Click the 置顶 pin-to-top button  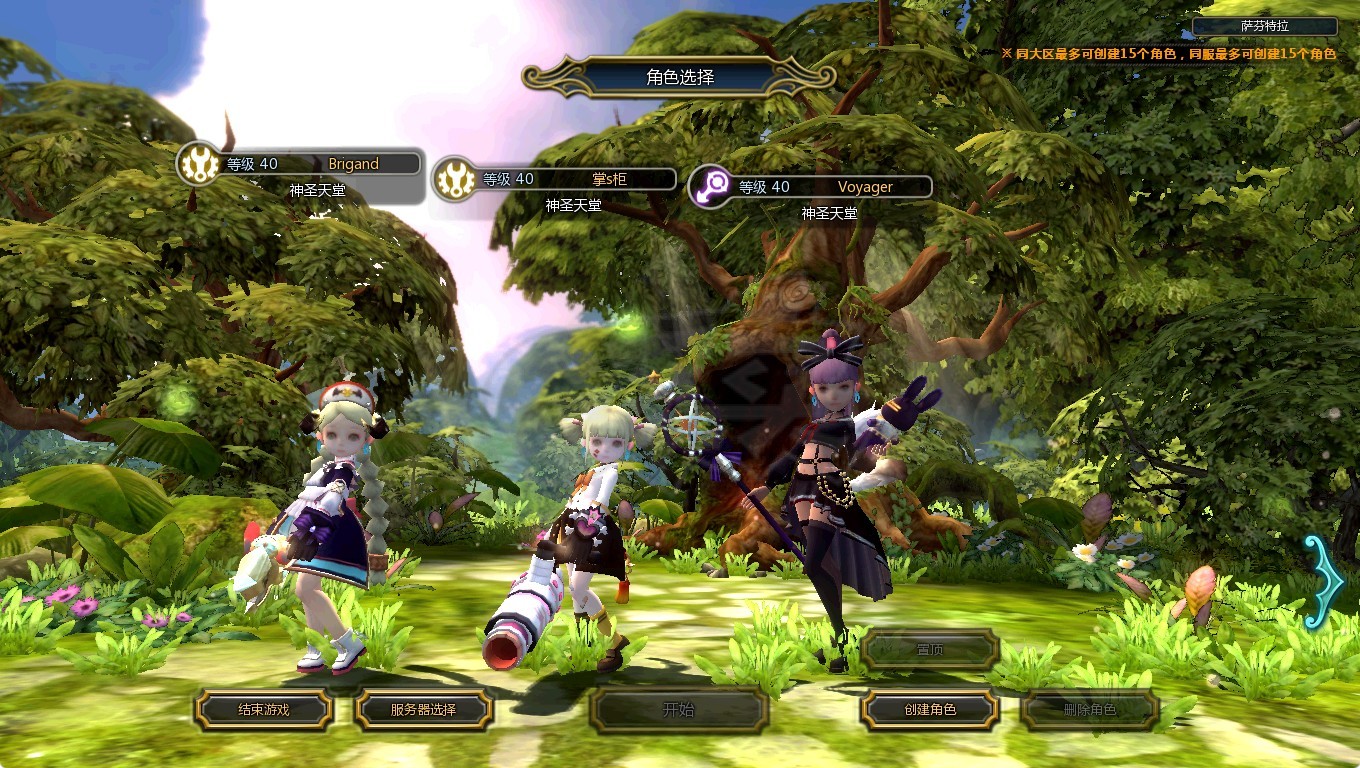[x=930, y=650]
